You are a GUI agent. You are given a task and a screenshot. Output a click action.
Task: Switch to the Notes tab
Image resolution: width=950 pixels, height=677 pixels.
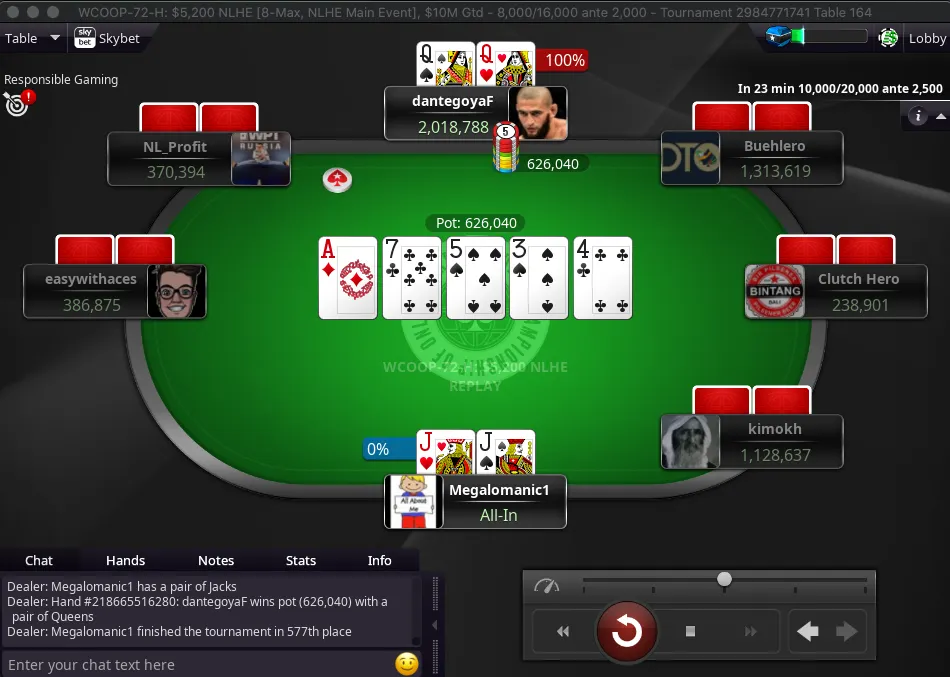click(x=216, y=560)
